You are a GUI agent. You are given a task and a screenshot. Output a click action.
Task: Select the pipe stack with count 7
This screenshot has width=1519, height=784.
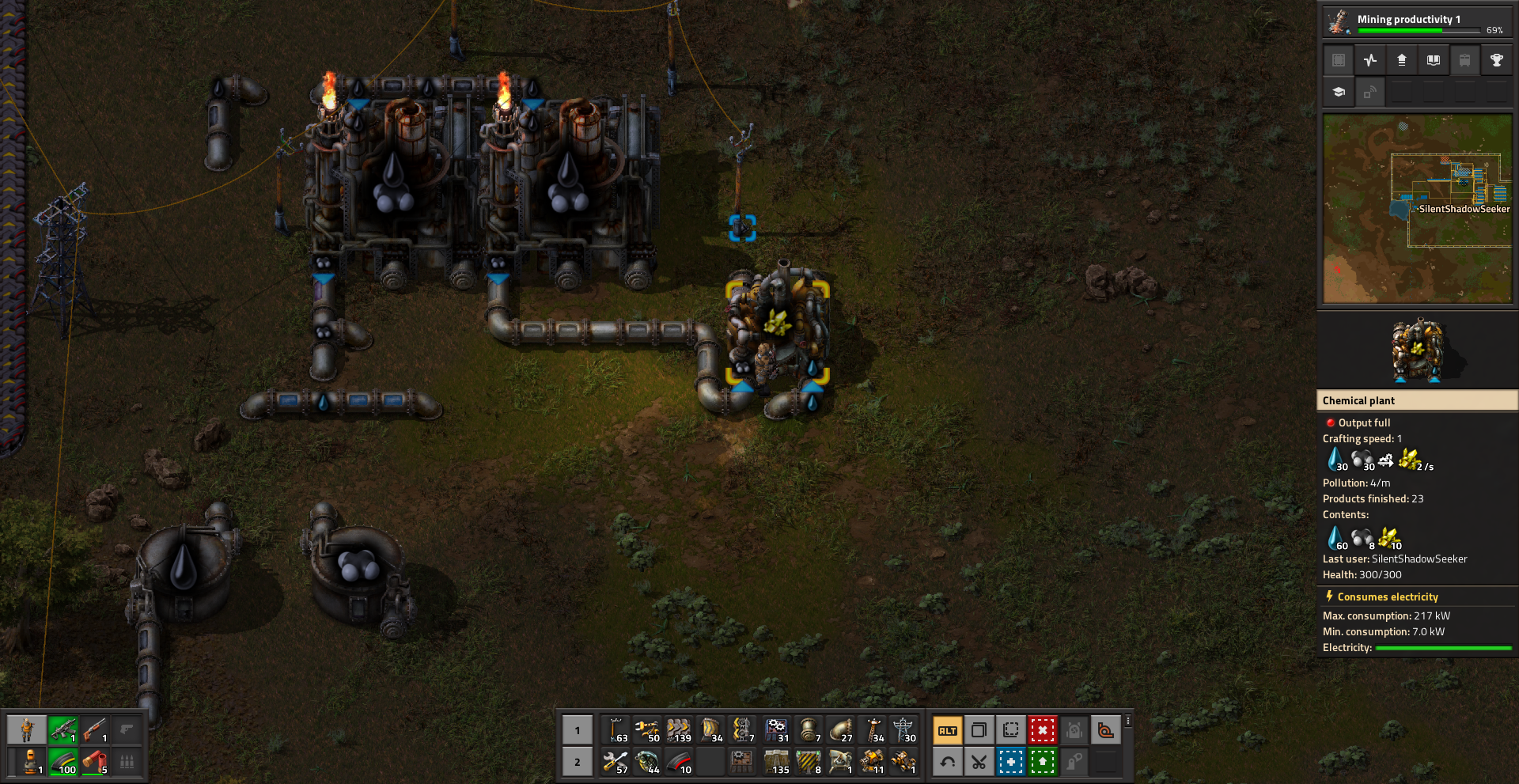pyautogui.click(x=809, y=730)
